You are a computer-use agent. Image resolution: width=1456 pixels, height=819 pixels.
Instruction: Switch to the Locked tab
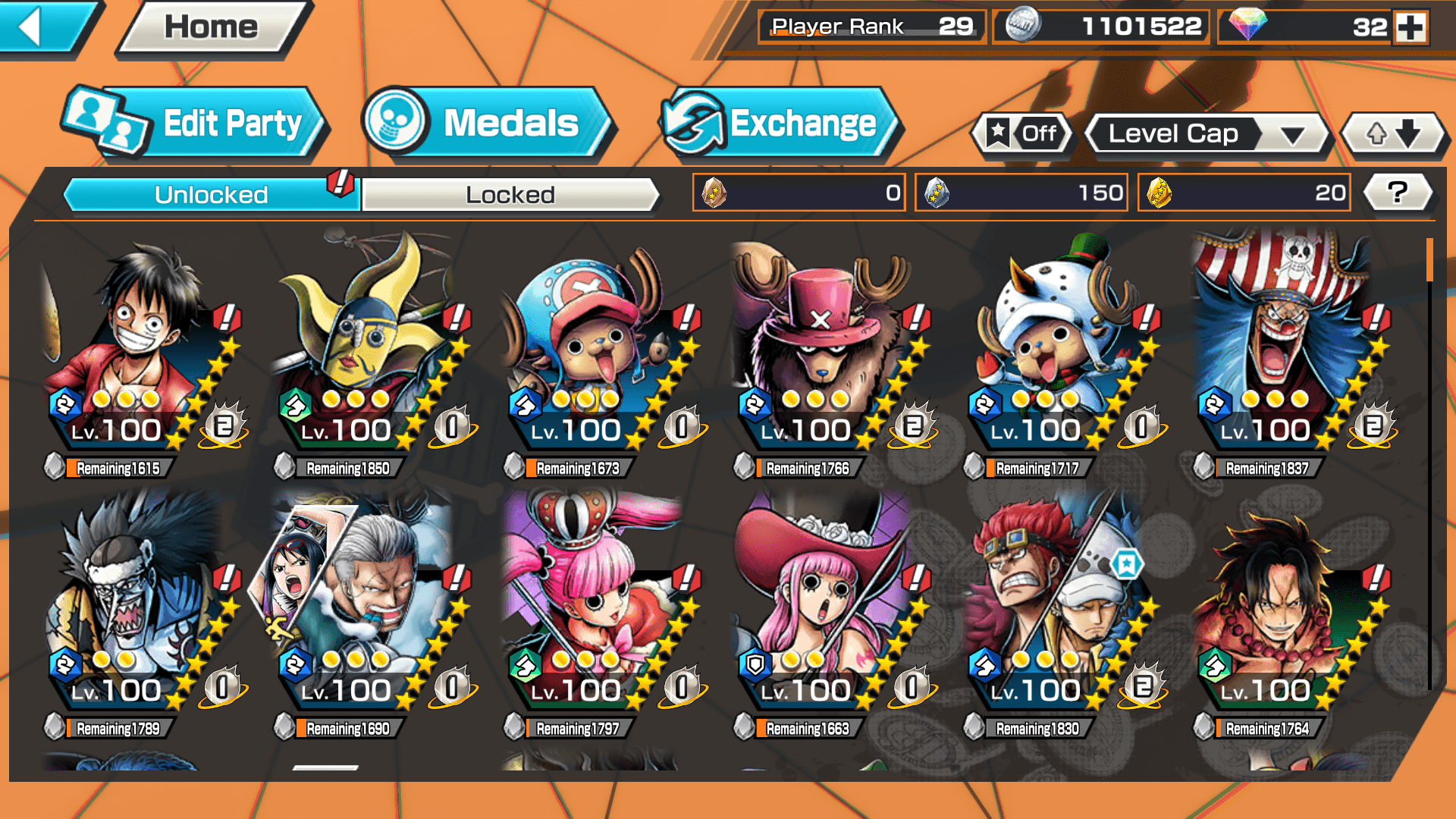(x=510, y=195)
